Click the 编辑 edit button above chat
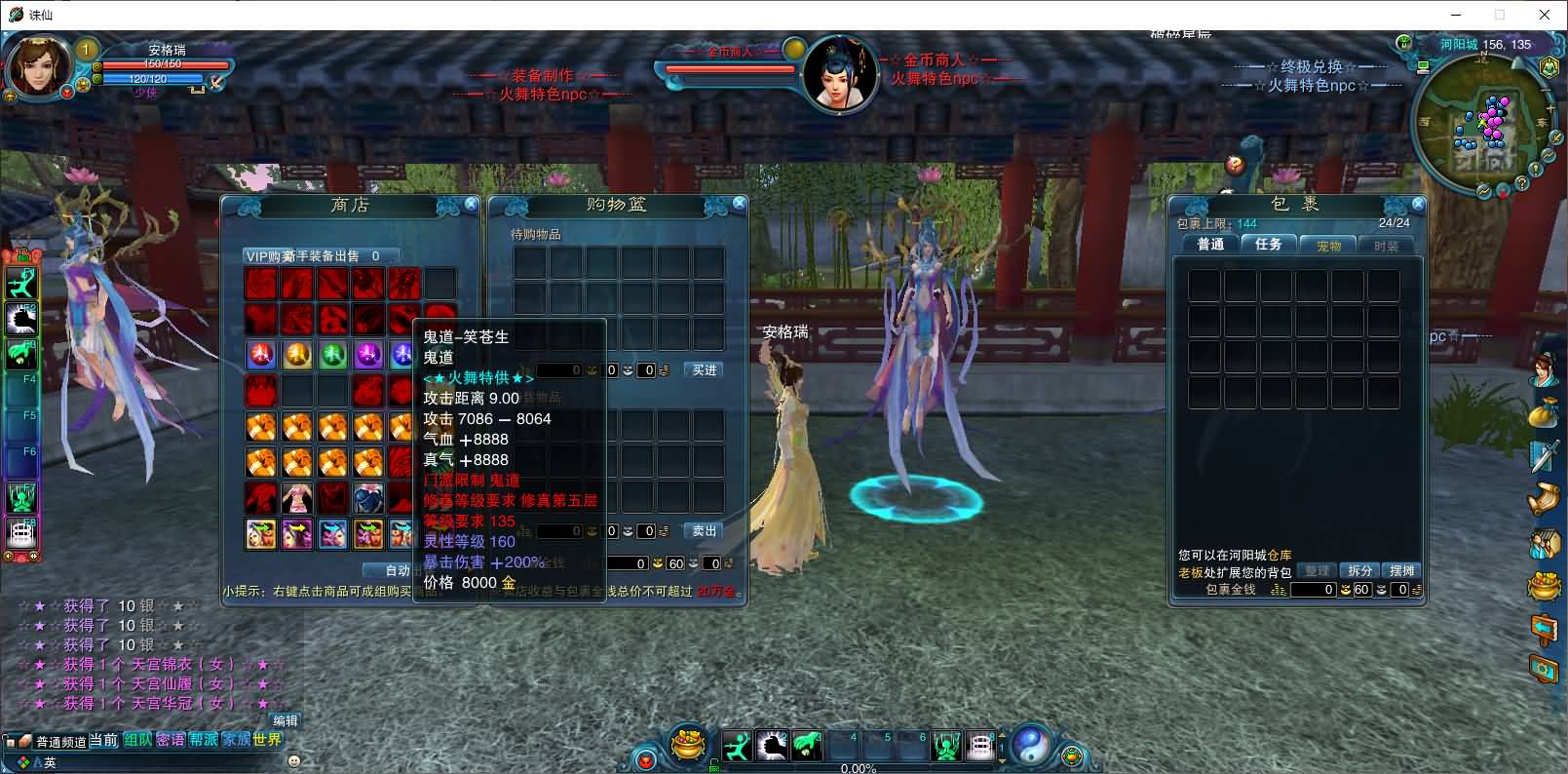The image size is (1568, 774). point(286,720)
